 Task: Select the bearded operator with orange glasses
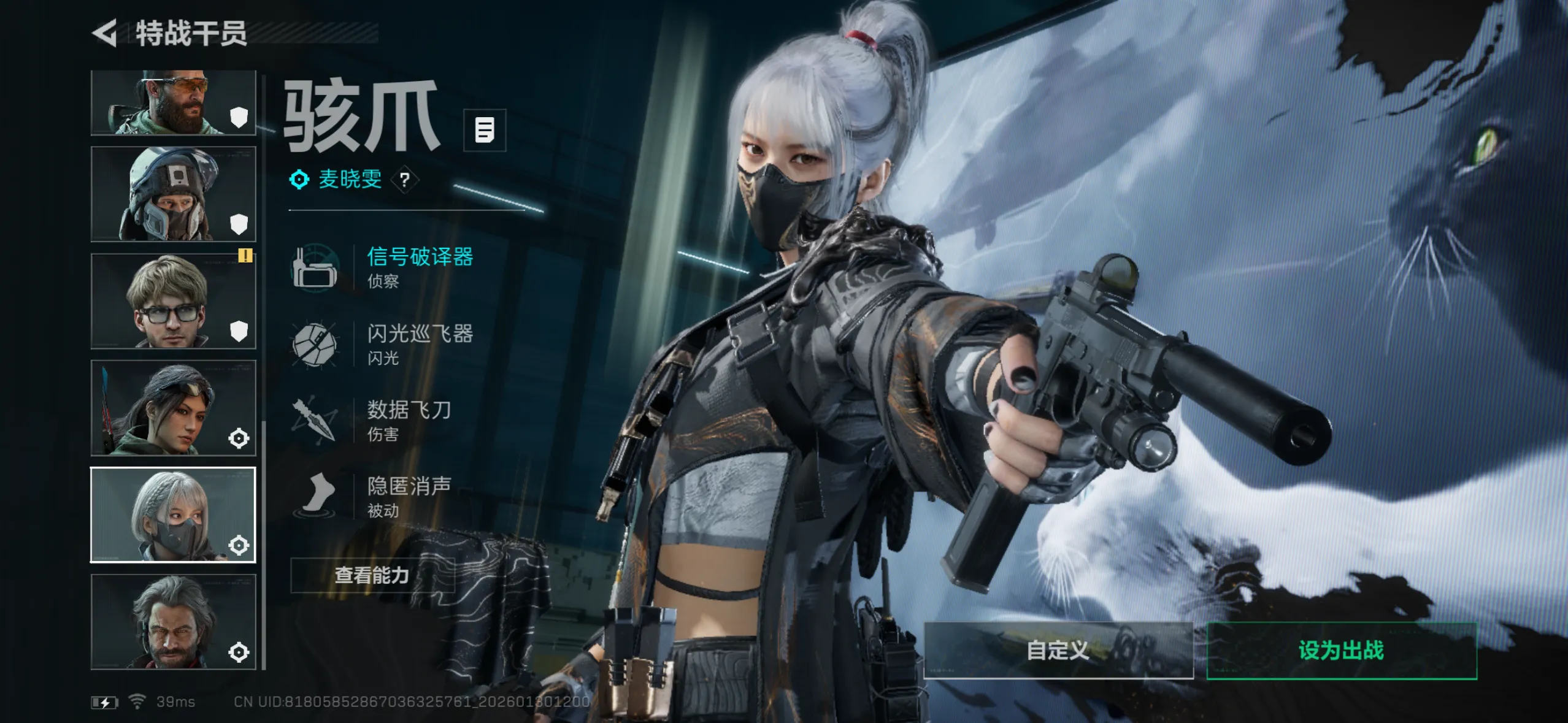tap(173, 102)
